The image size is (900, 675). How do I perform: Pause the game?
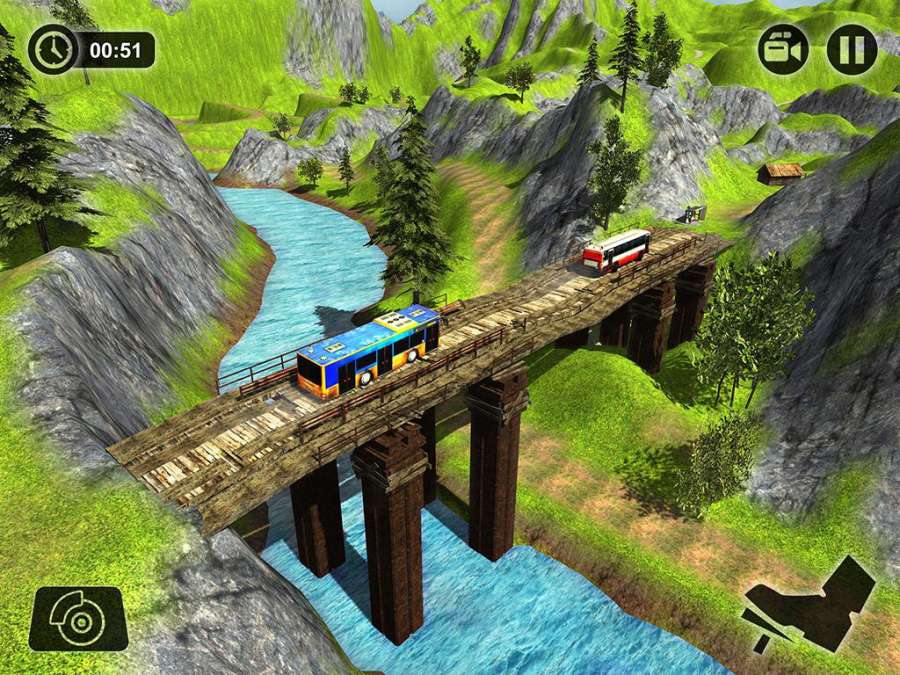852,49
